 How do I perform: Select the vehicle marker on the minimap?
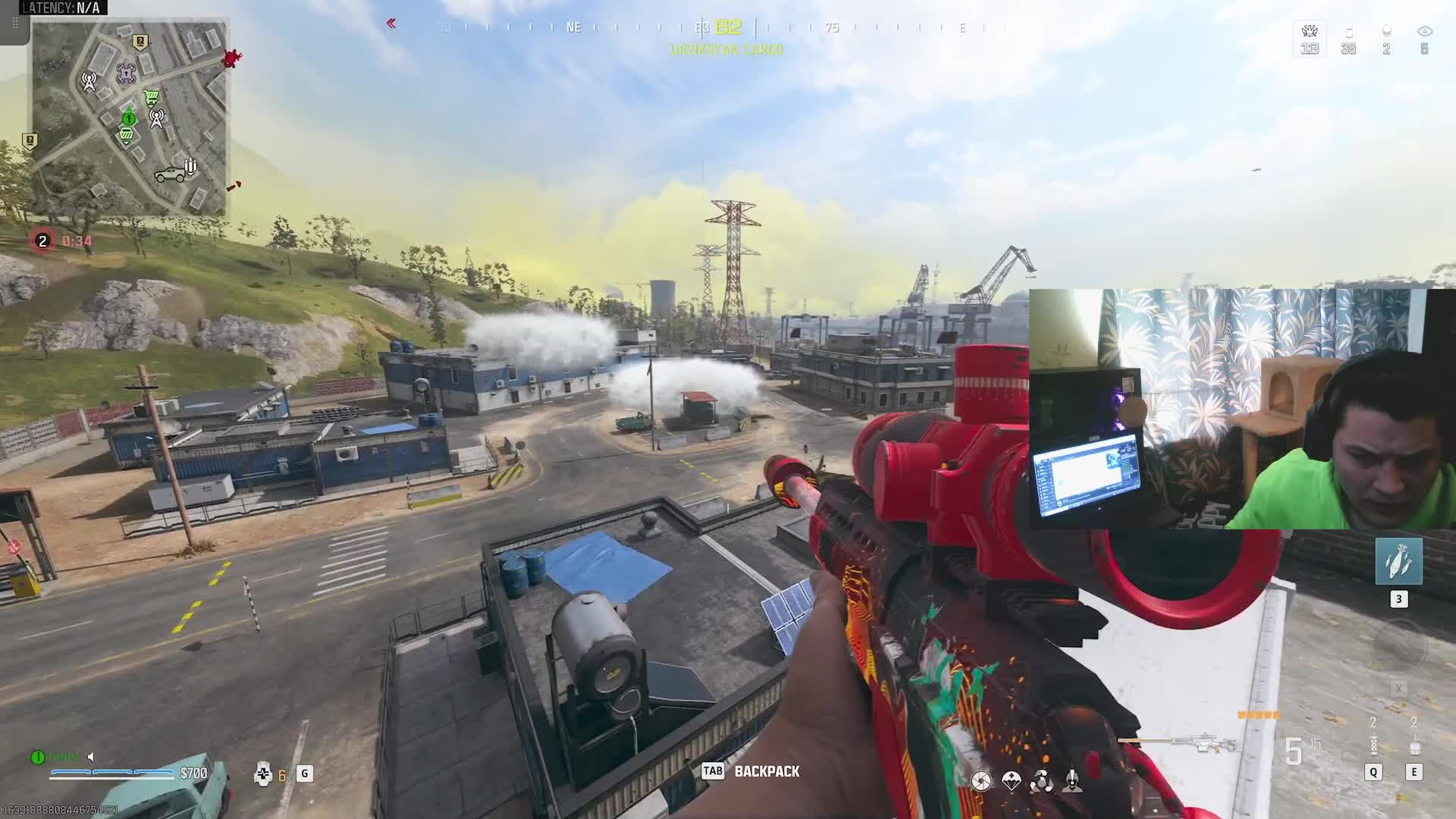point(169,175)
